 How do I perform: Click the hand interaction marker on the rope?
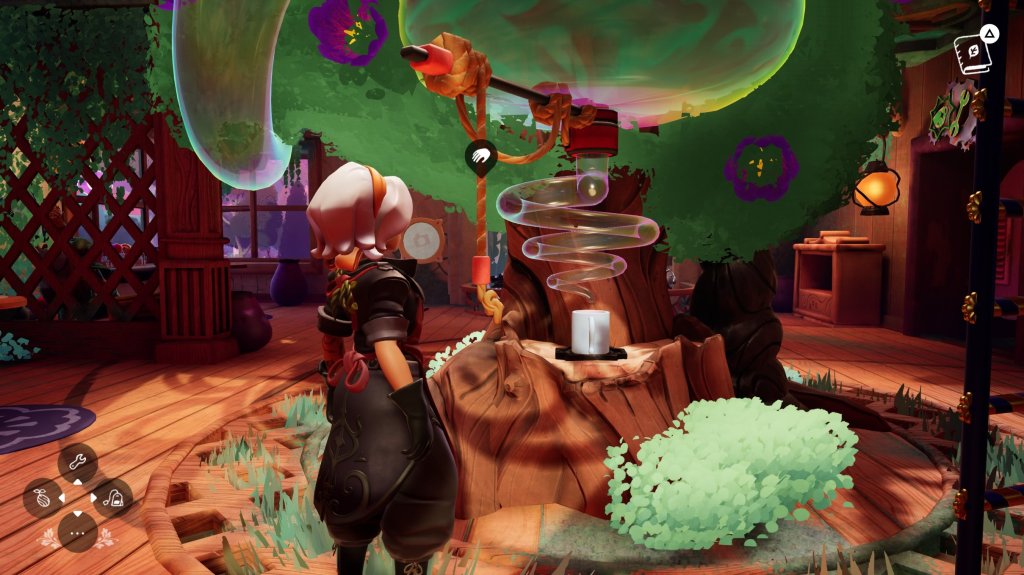tap(481, 157)
